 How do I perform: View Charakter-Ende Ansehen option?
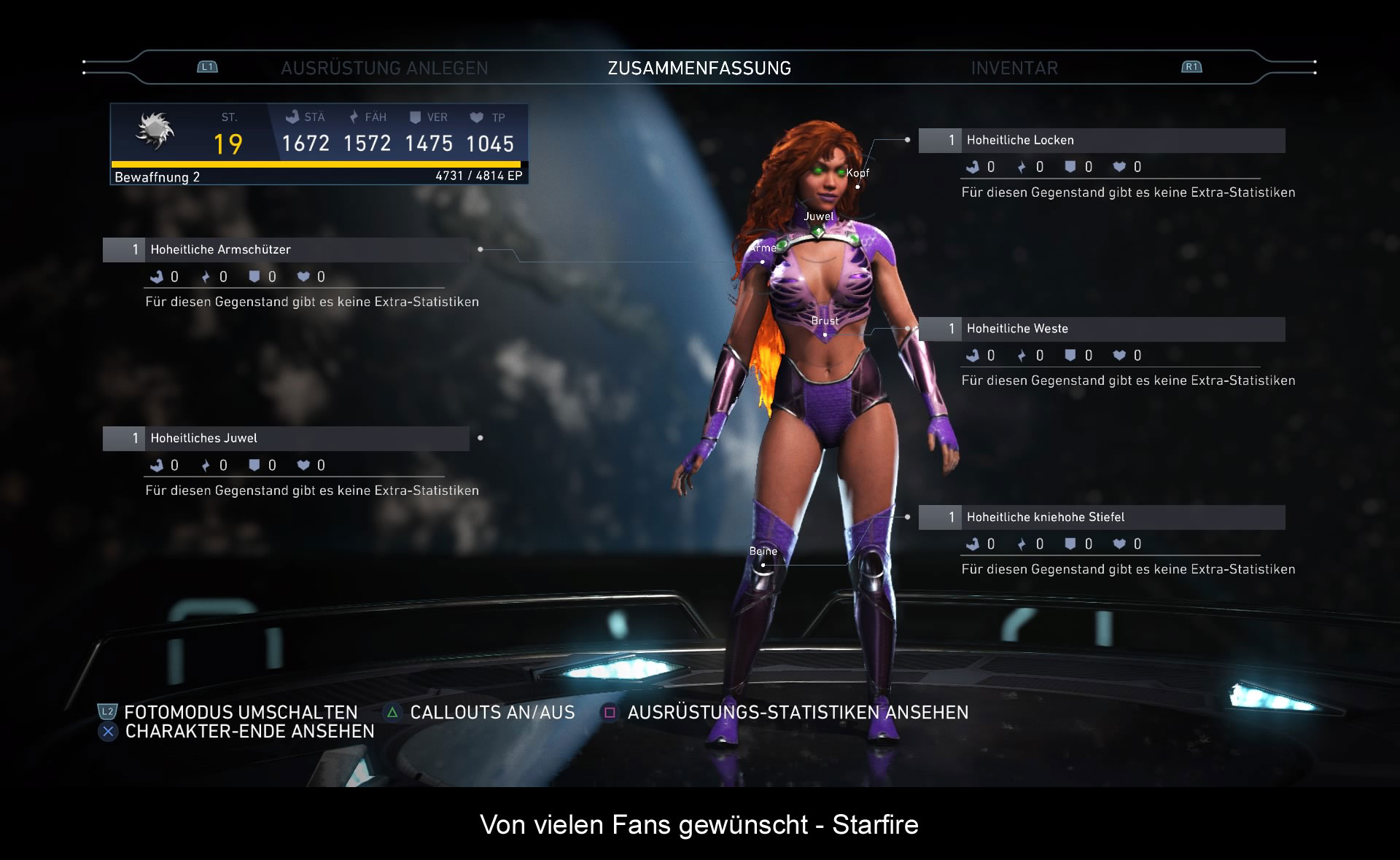249,731
